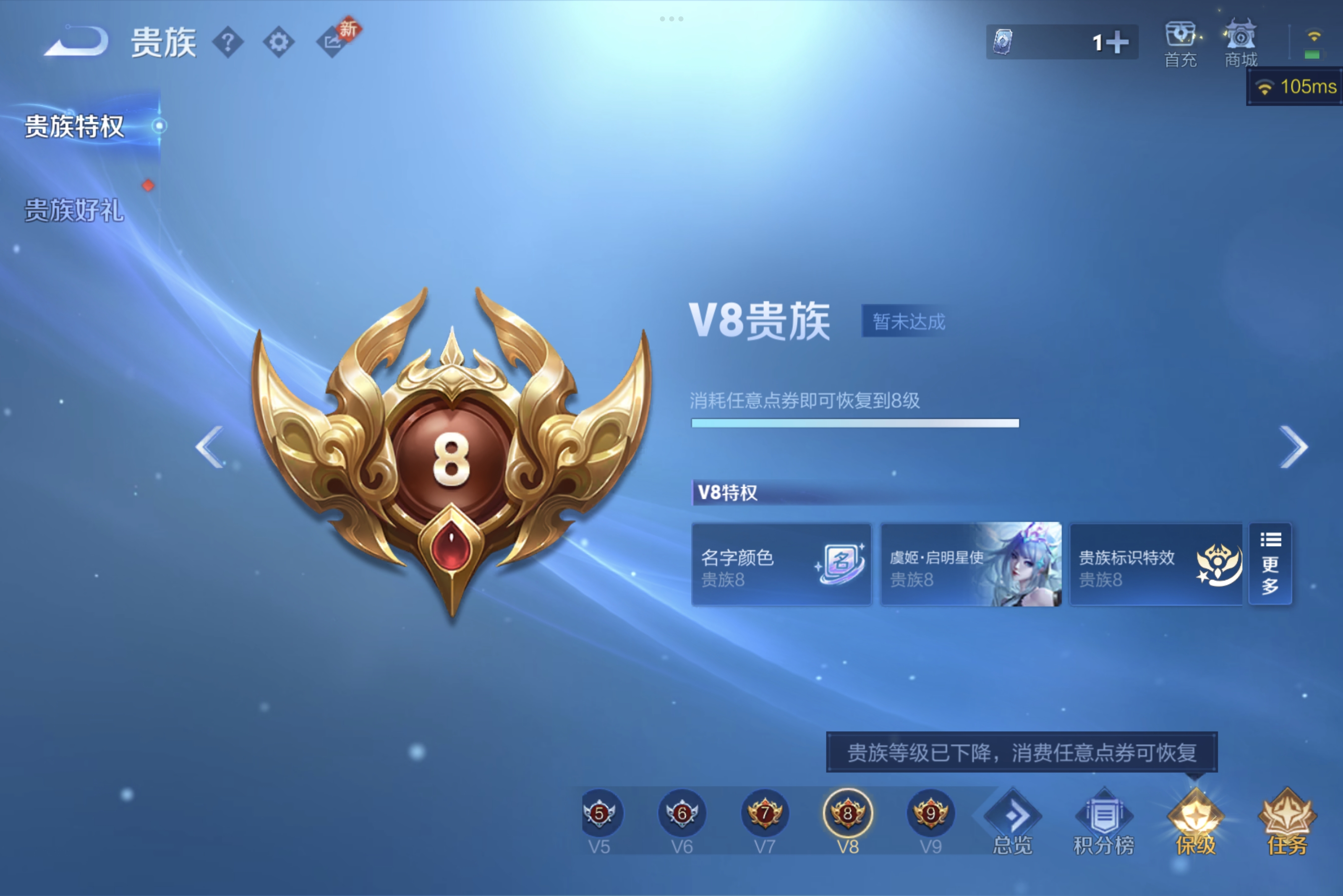Expand 更多 to see more V8 privileges
The height and width of the screenshot is (896, 1343).
1270,565
